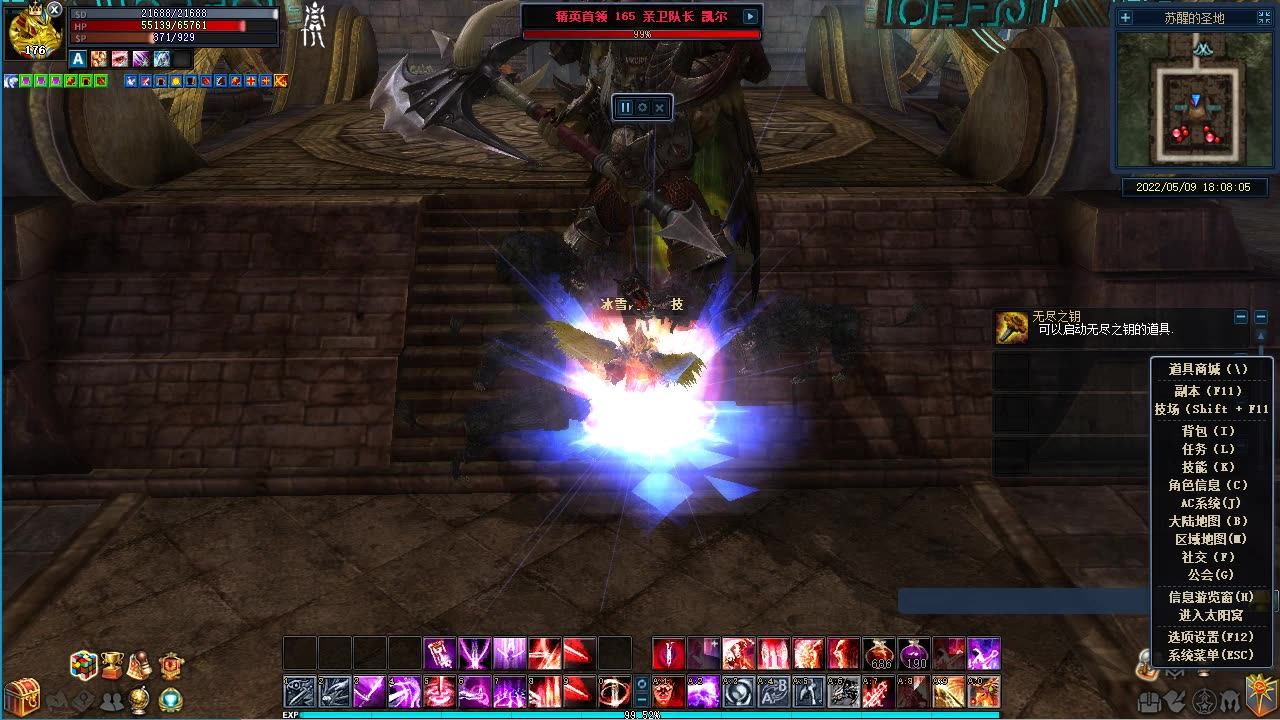The image size is (1280, 720).
Task: Open the red treasure chest icon
Action: click(x=21, y=695)
